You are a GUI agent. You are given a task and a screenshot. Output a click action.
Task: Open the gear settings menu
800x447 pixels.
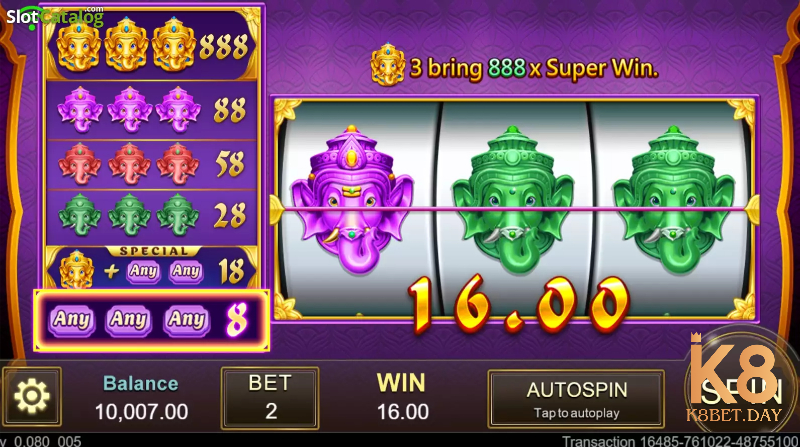pos(31,397)
